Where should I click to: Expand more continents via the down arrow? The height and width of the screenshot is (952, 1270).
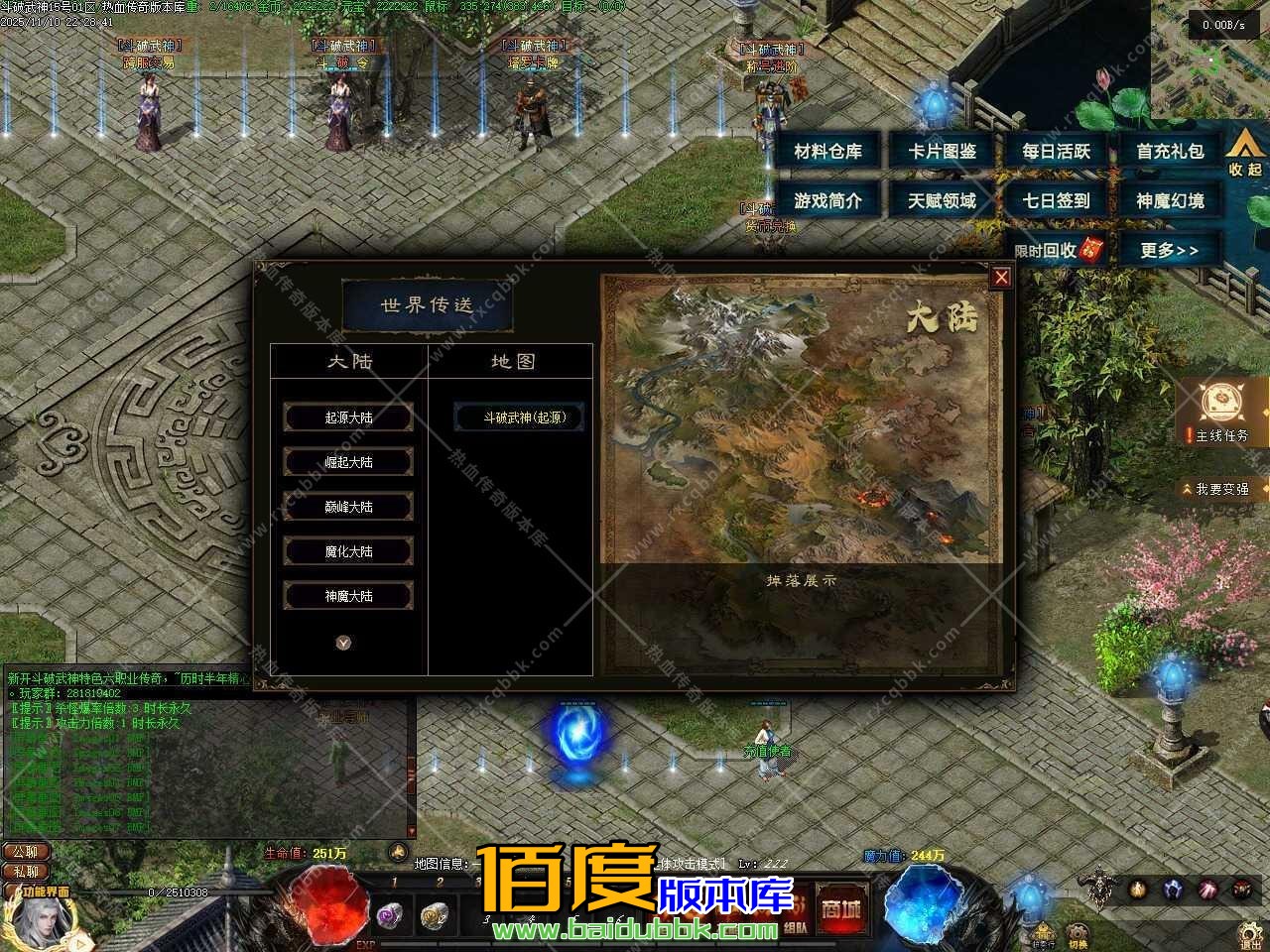pos(344,643)
